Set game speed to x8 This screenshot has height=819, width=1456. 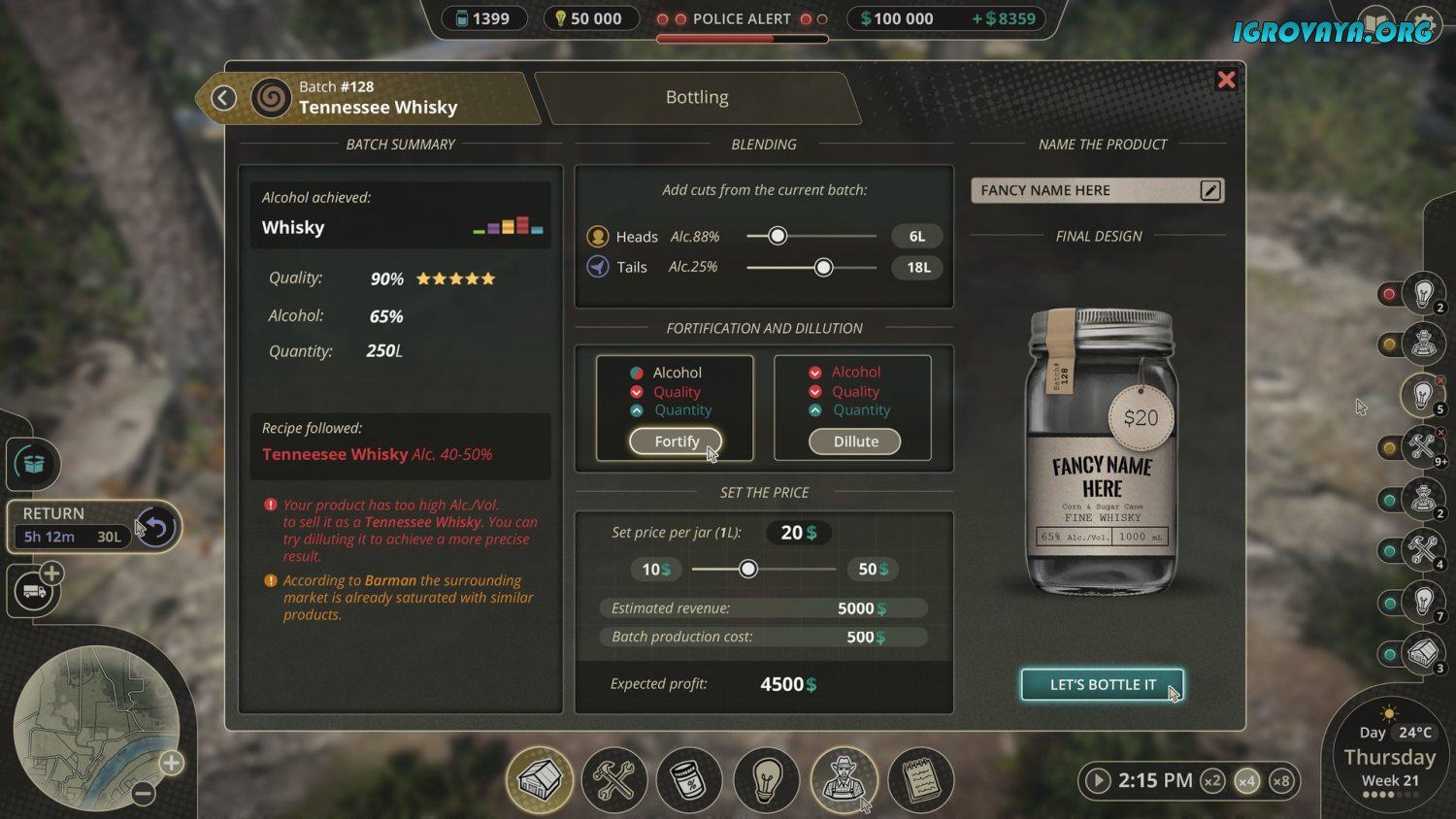click(x=1281, y=780)
